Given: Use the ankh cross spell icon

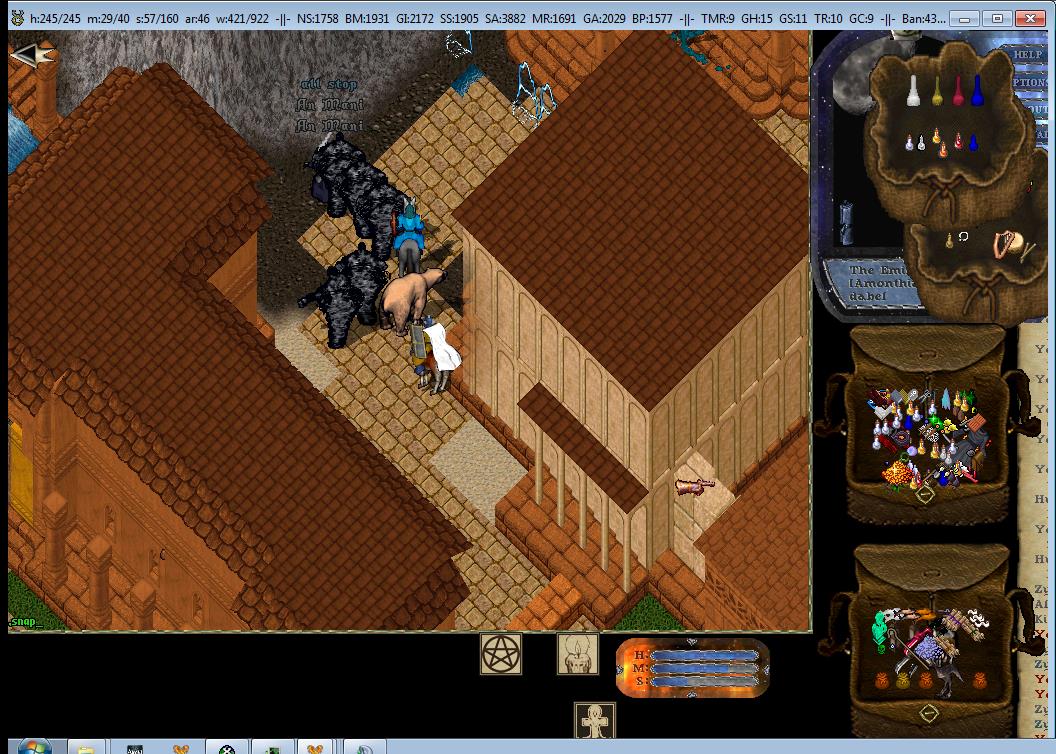Looking at the screenshot, I should (x=595, y=722).
